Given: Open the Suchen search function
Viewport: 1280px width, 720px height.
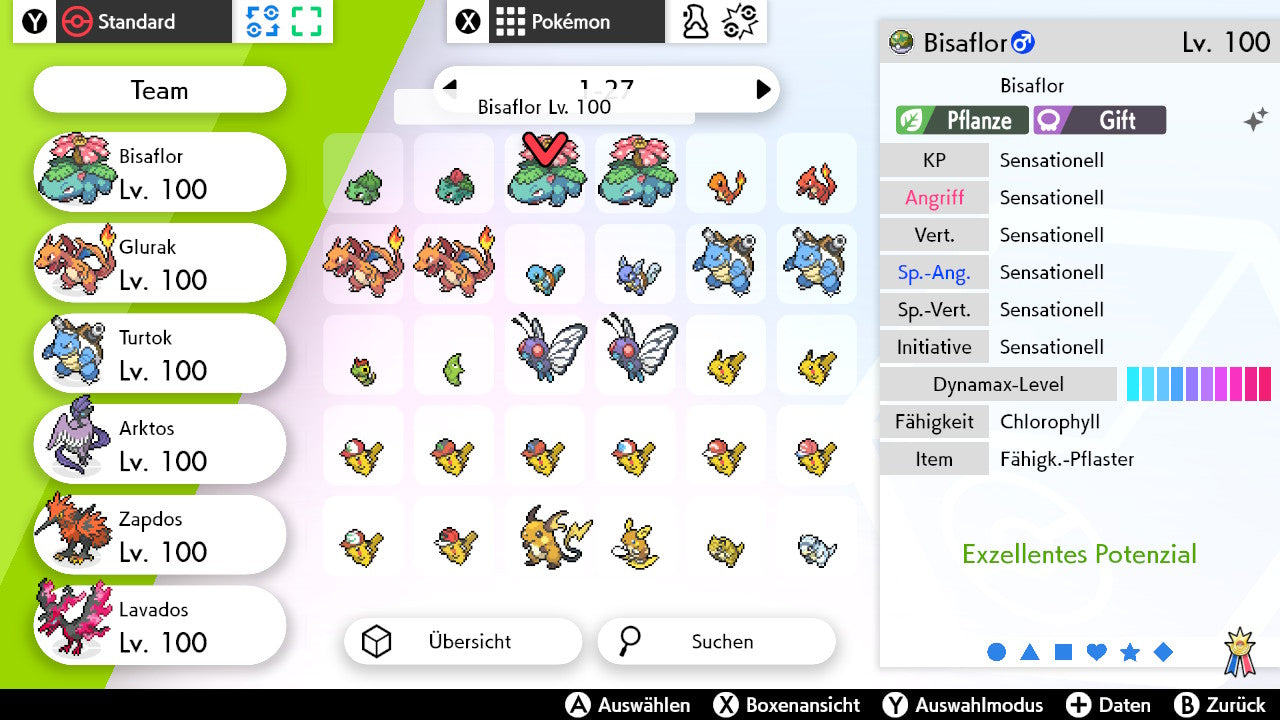Looking at the screenshot, I should click(x=716, y=642).
